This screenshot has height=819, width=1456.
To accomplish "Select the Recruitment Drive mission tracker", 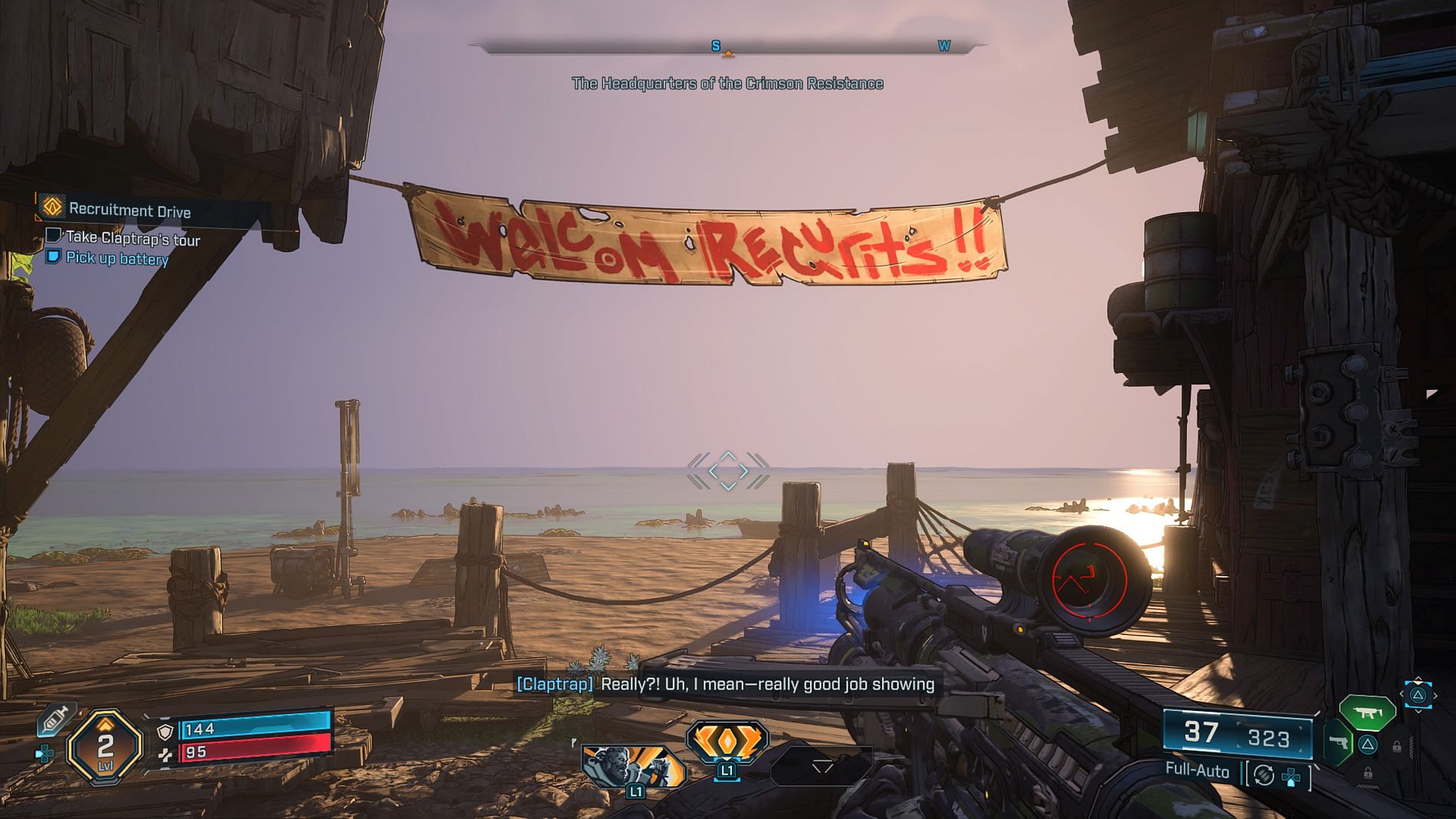I will coord(130,210).
